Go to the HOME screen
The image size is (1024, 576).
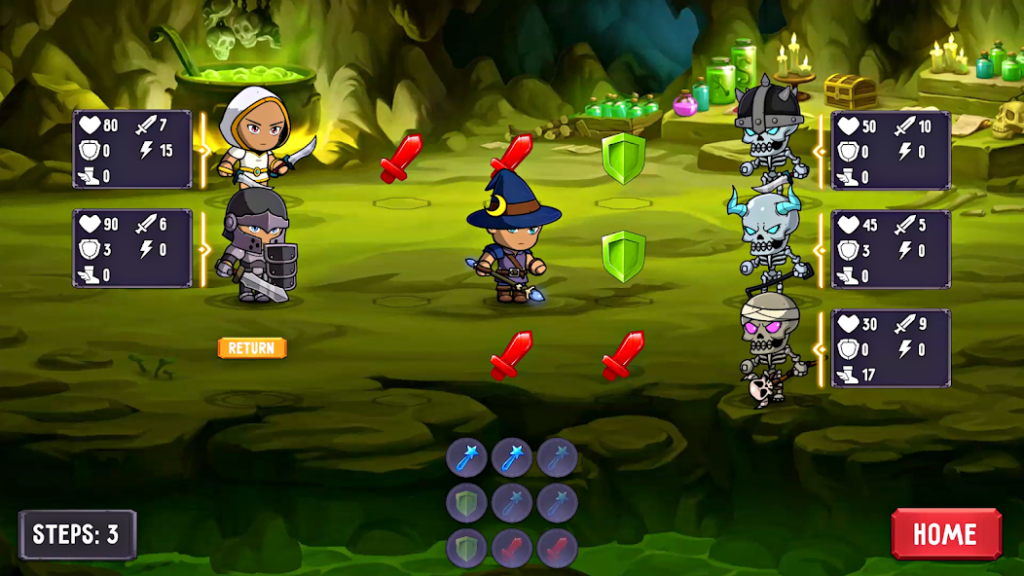(945, 533)
